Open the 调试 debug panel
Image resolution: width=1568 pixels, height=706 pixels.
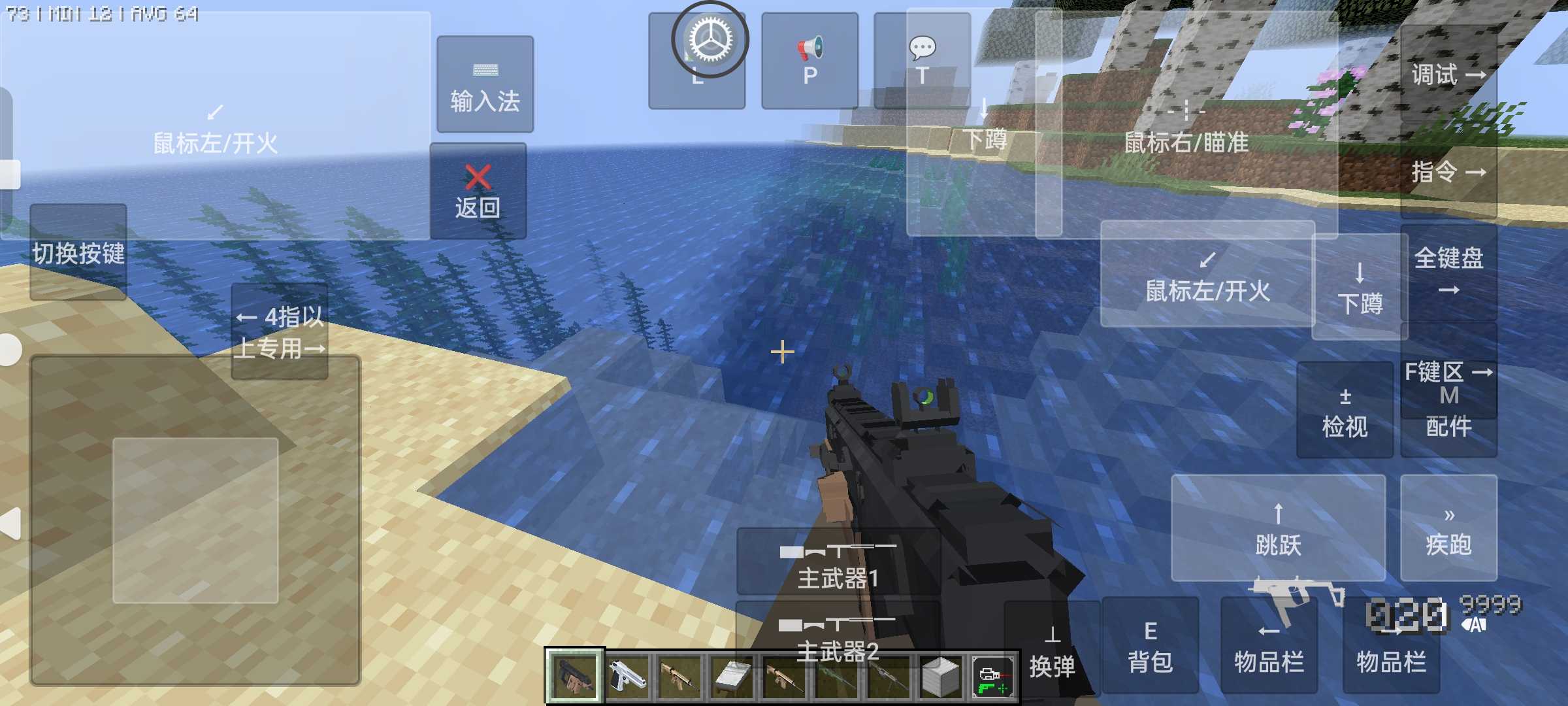pyautogui.click(x=1448, y=73)
